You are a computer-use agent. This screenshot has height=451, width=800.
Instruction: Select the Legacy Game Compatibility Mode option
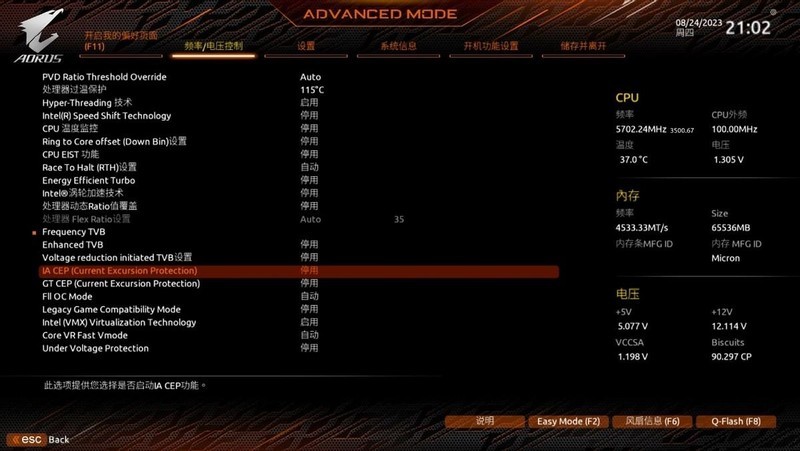[x=111, y=310]
